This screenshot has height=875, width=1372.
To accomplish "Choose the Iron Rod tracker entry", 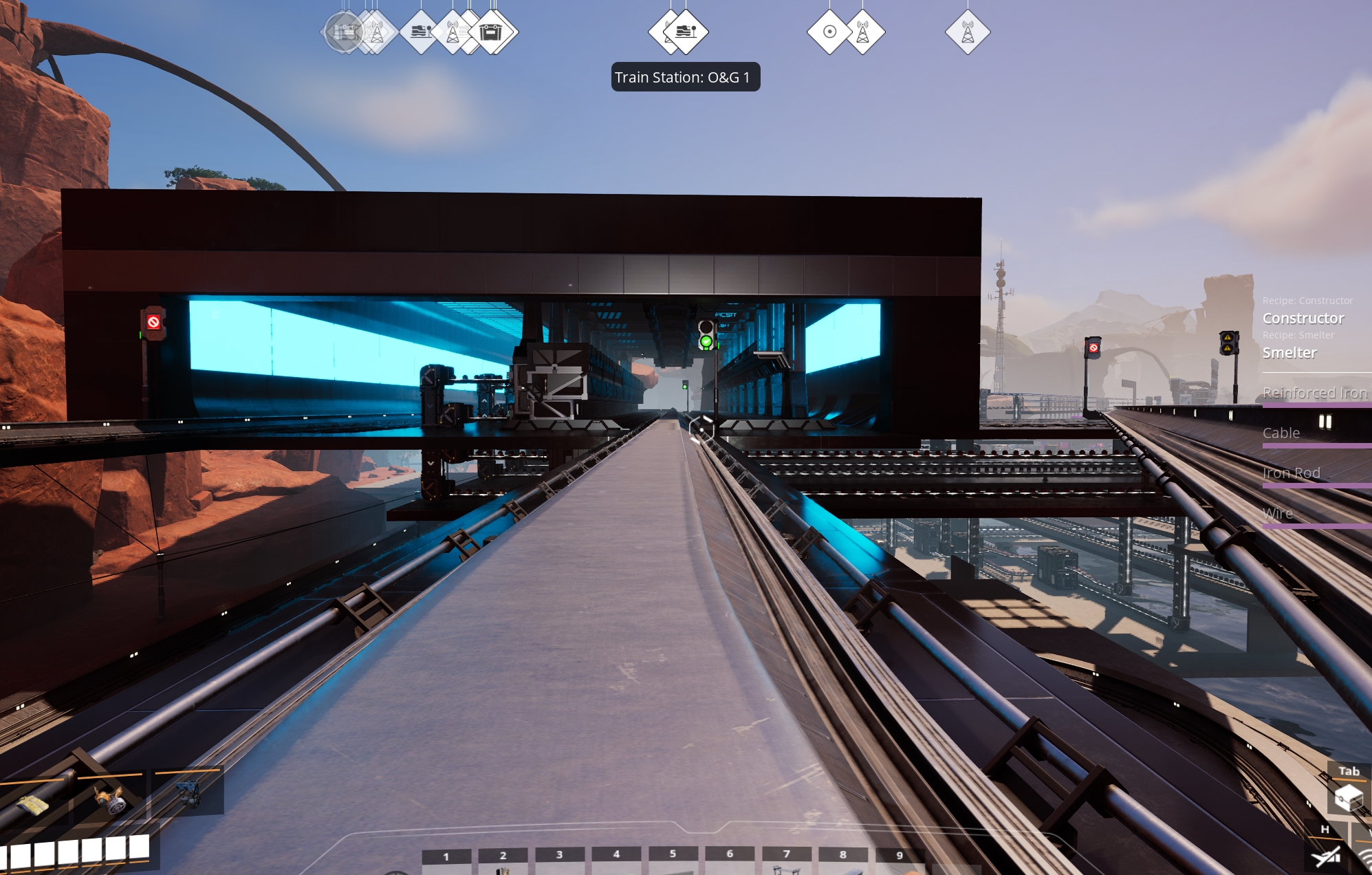I will [1292, 473].
